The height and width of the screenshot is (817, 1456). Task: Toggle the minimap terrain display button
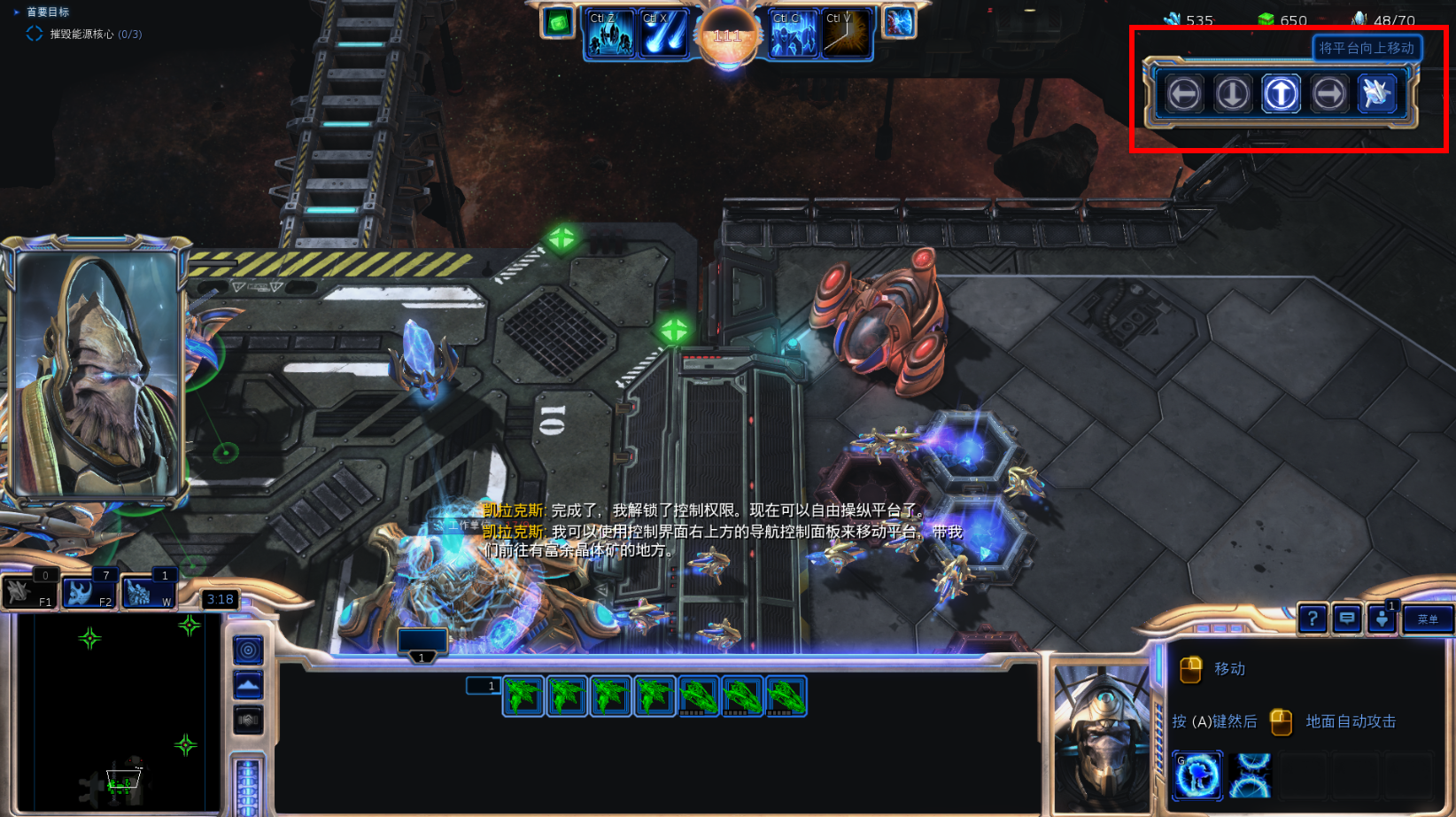248,685
